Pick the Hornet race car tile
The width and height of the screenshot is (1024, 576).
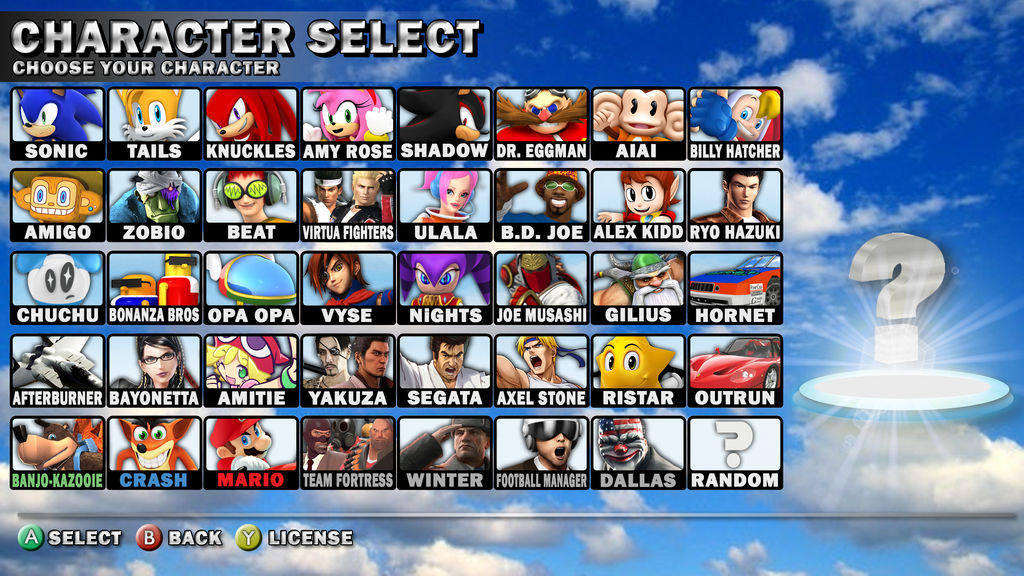735,288
